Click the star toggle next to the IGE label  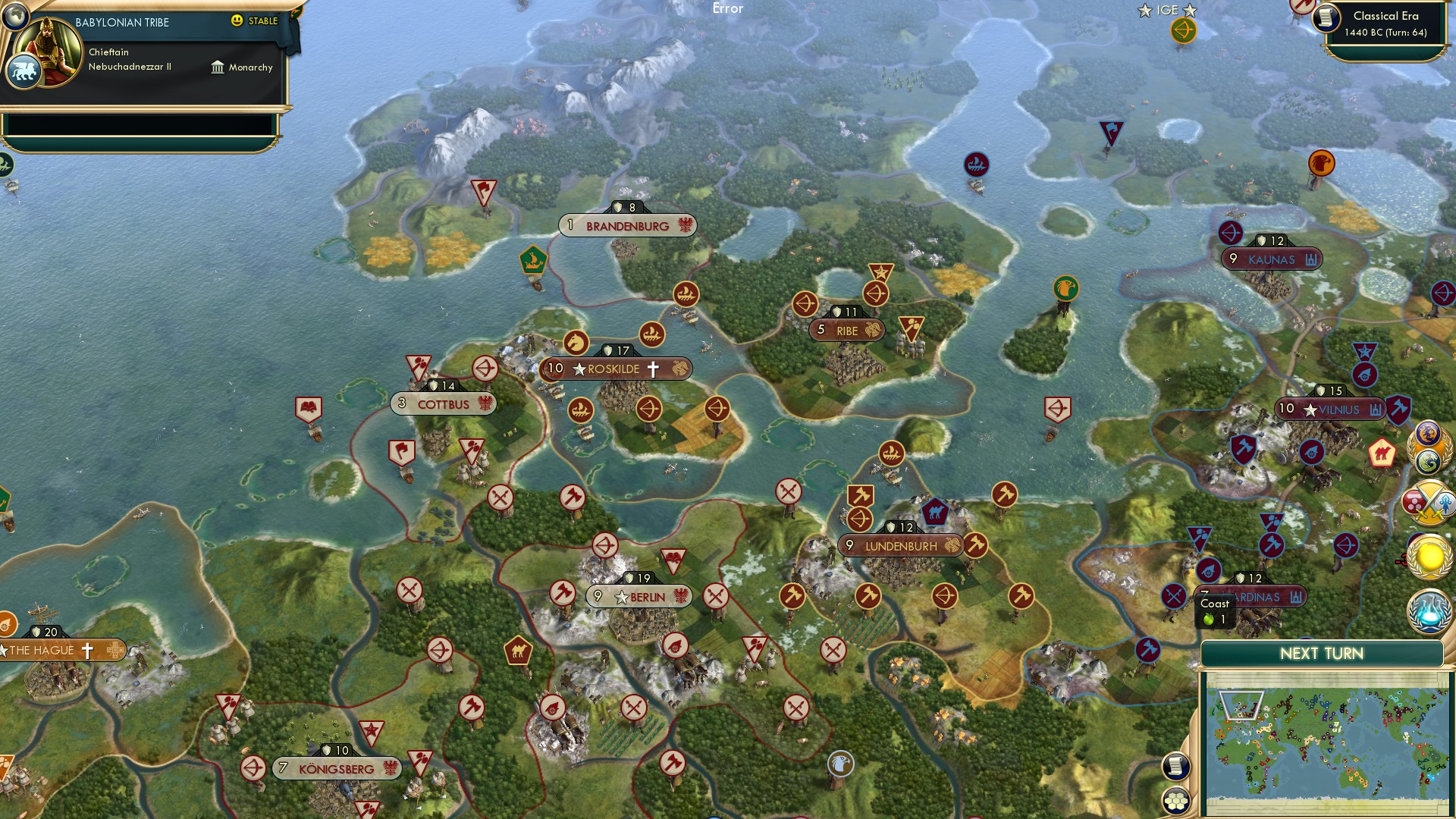tap(1190, 11)
